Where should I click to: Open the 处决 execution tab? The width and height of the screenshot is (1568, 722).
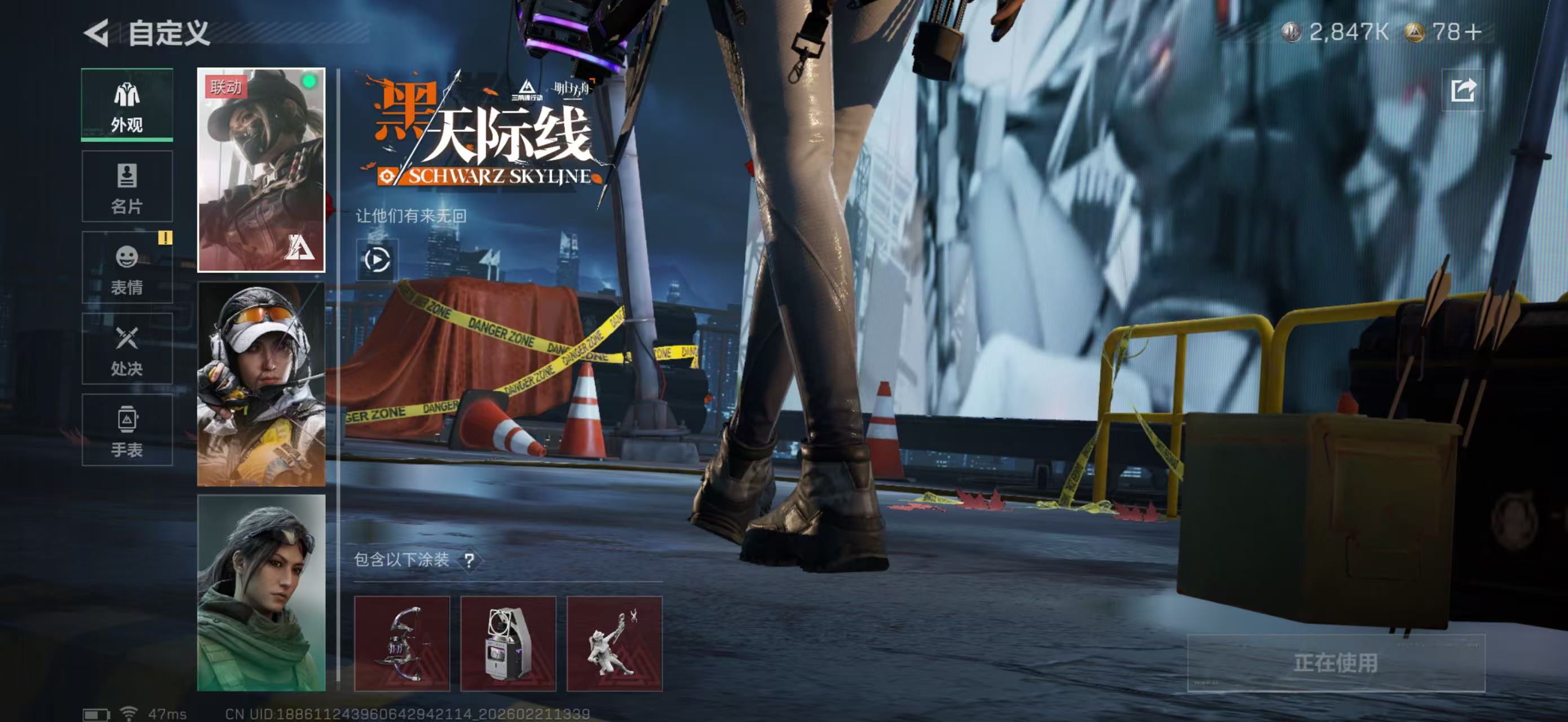point(127,349)
